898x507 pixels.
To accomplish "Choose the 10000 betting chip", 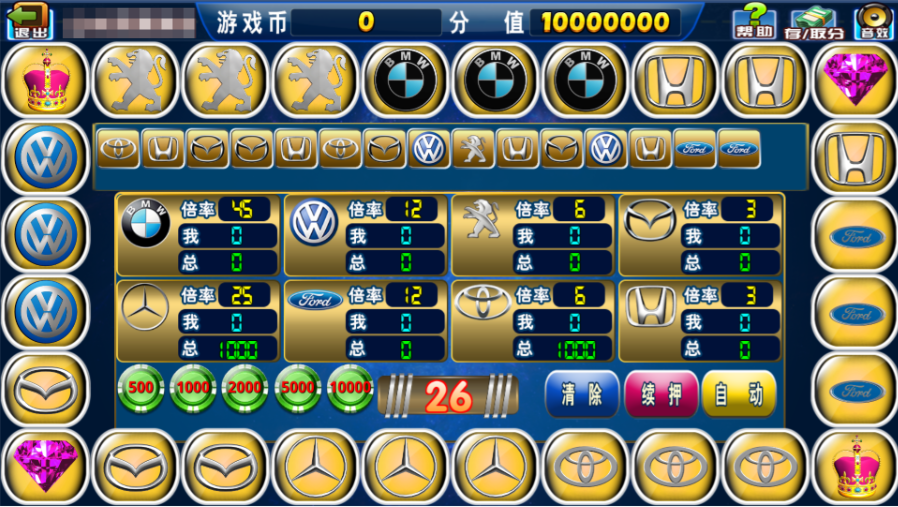I will tap(350, 389).
